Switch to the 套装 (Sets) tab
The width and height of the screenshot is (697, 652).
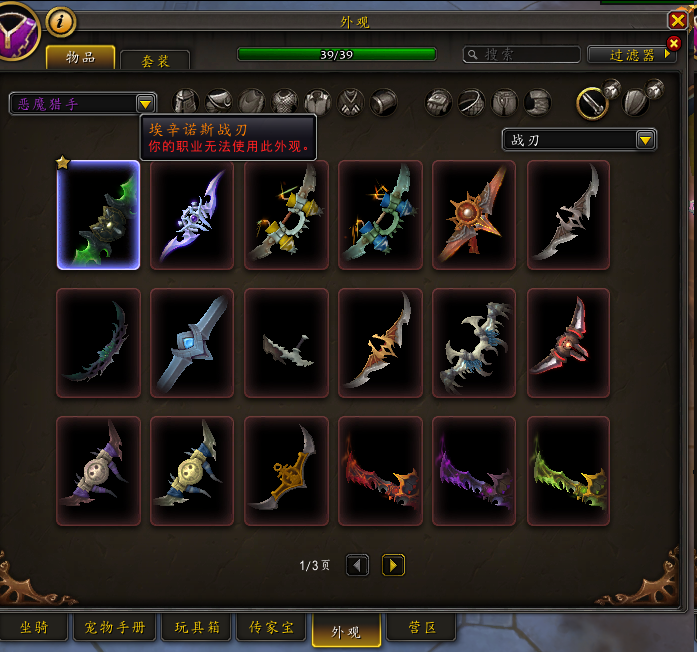pos(155,61)
